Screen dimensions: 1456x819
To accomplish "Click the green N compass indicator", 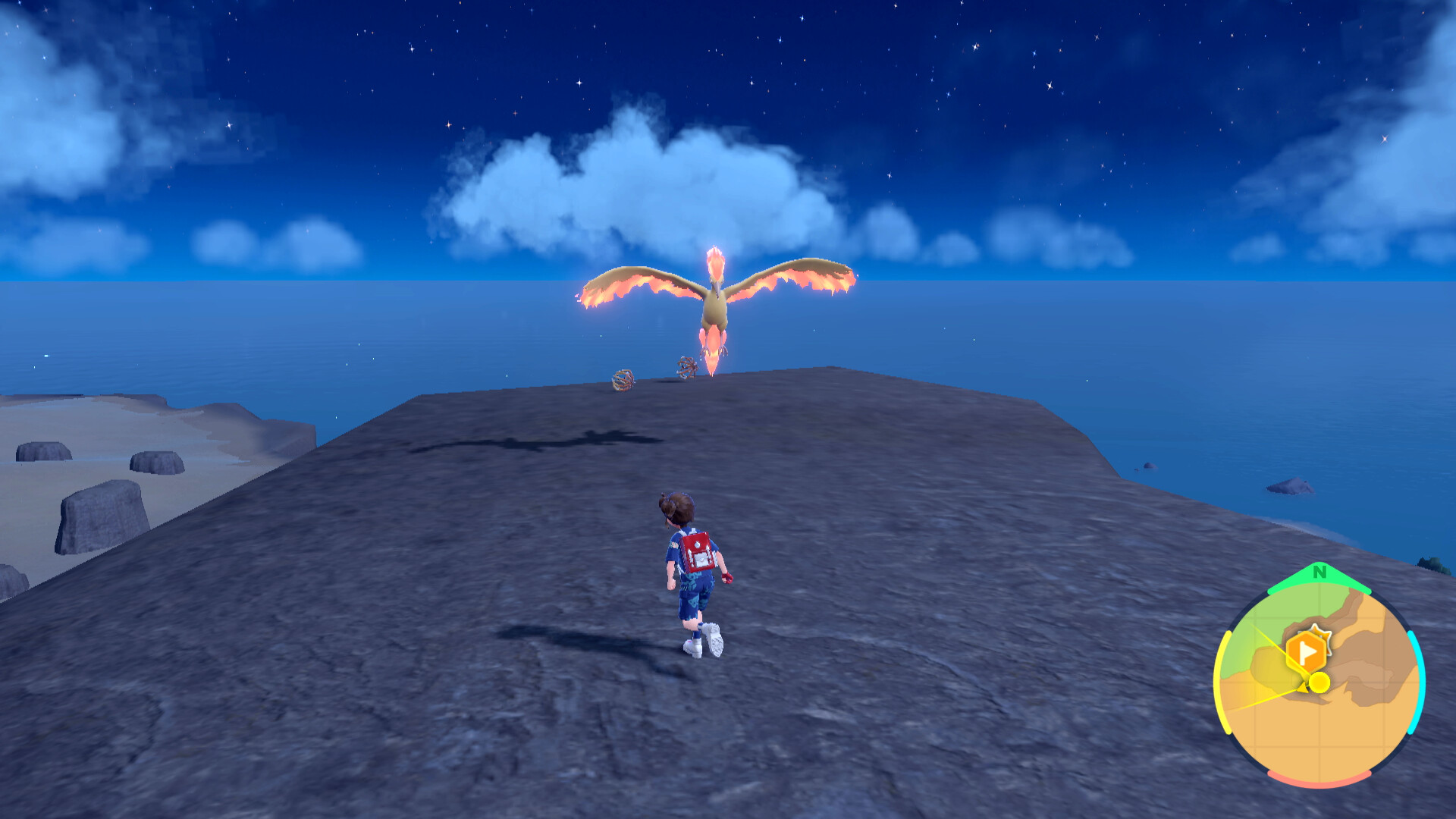I will [x=1319, y=573].
